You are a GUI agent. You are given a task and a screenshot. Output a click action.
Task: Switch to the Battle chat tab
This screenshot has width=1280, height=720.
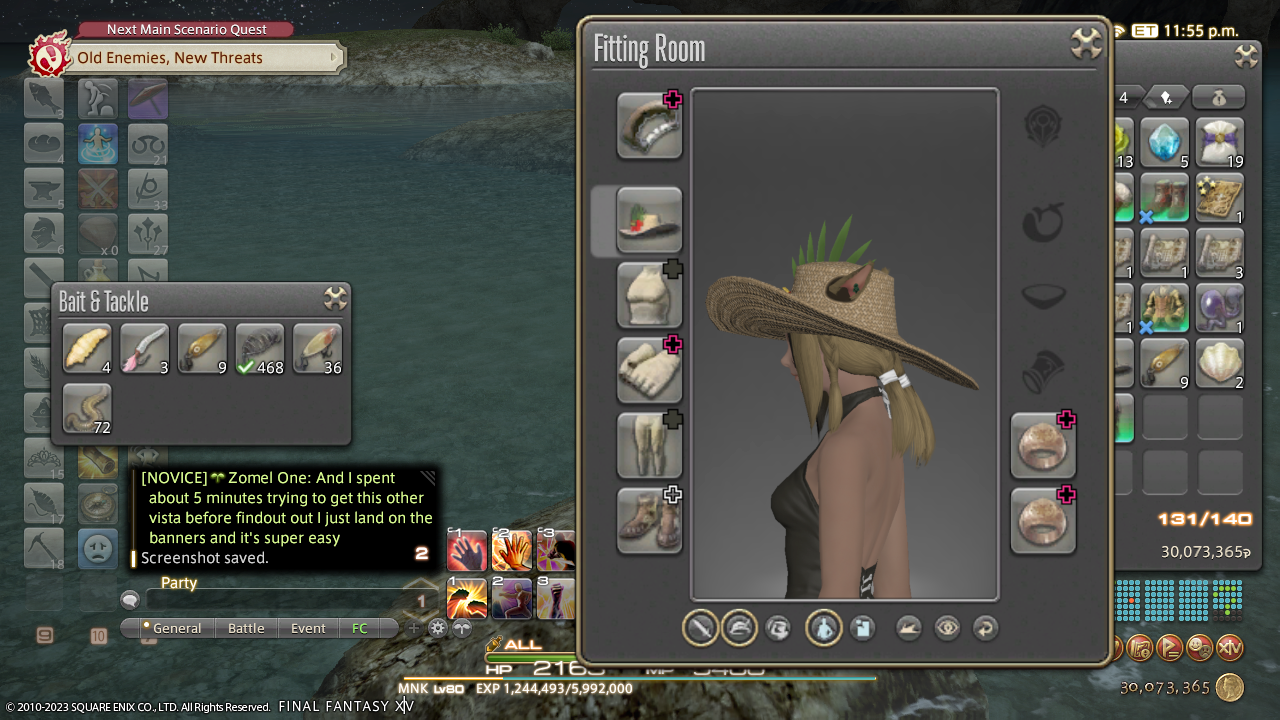tap(246, 628)
